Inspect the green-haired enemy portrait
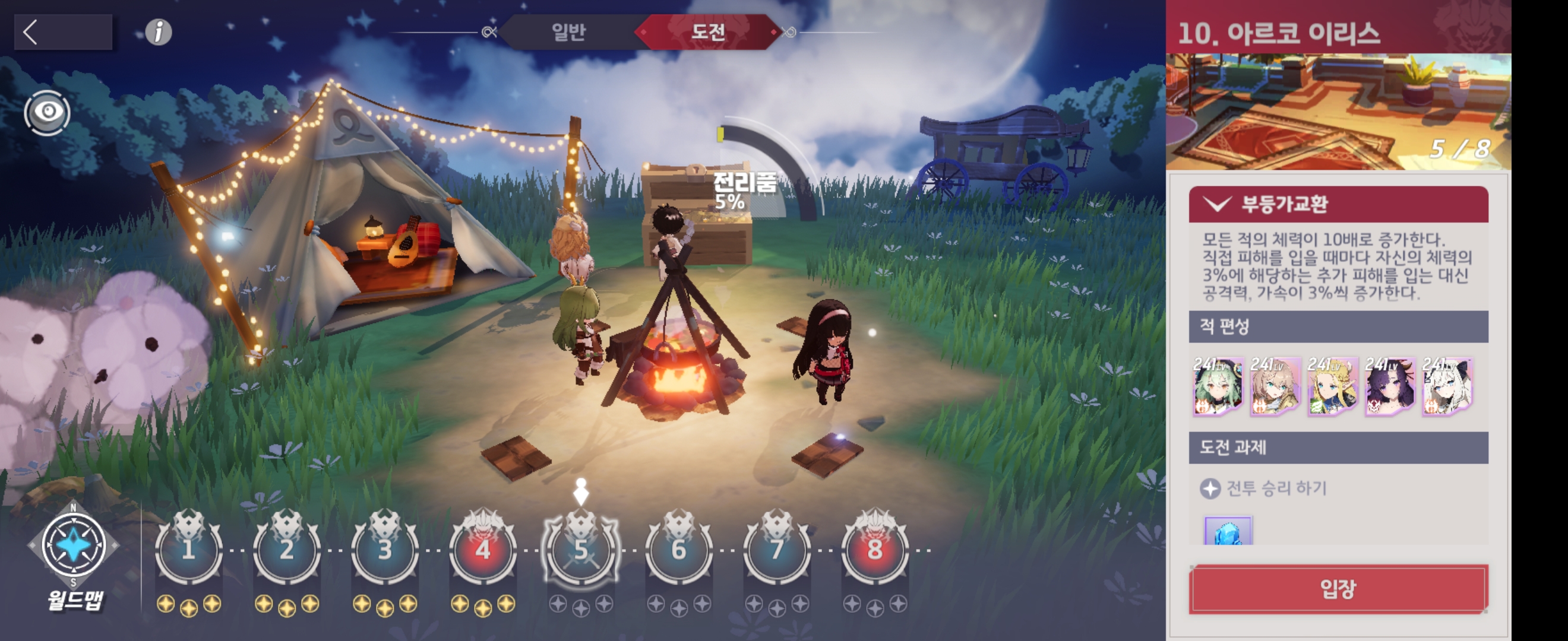 click(1218, 386)
